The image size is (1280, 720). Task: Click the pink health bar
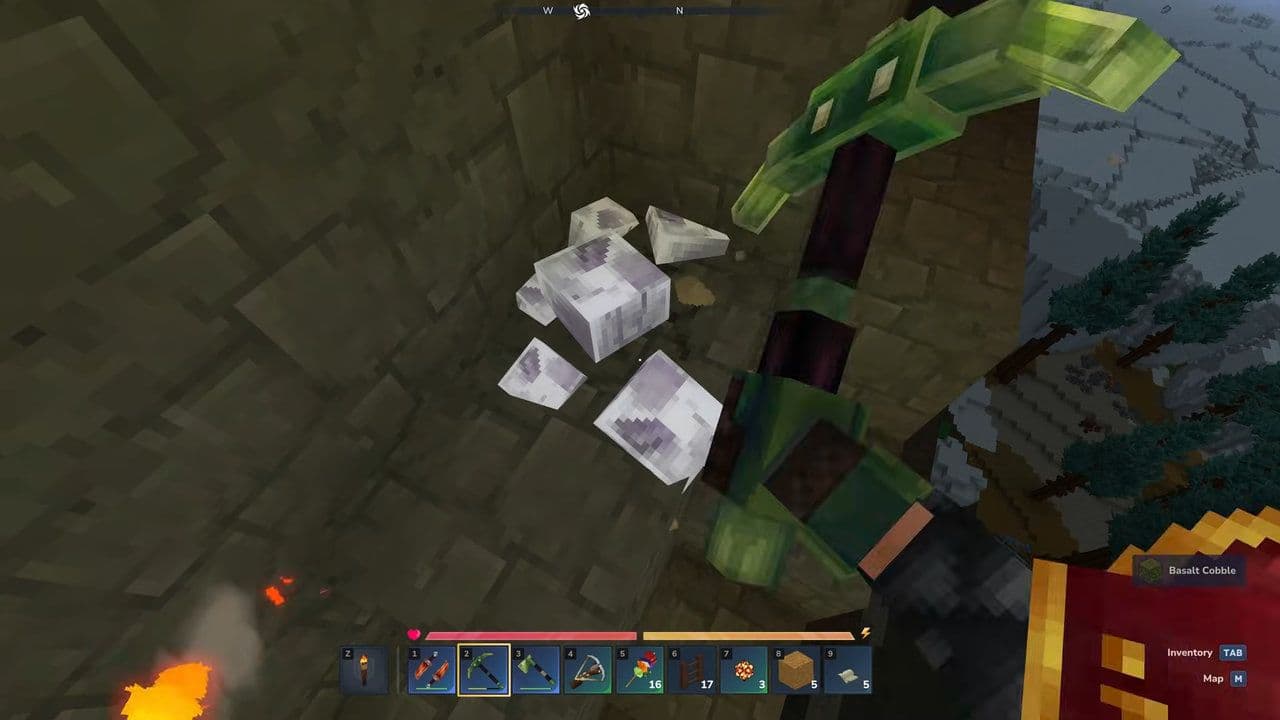coord(530,634)
